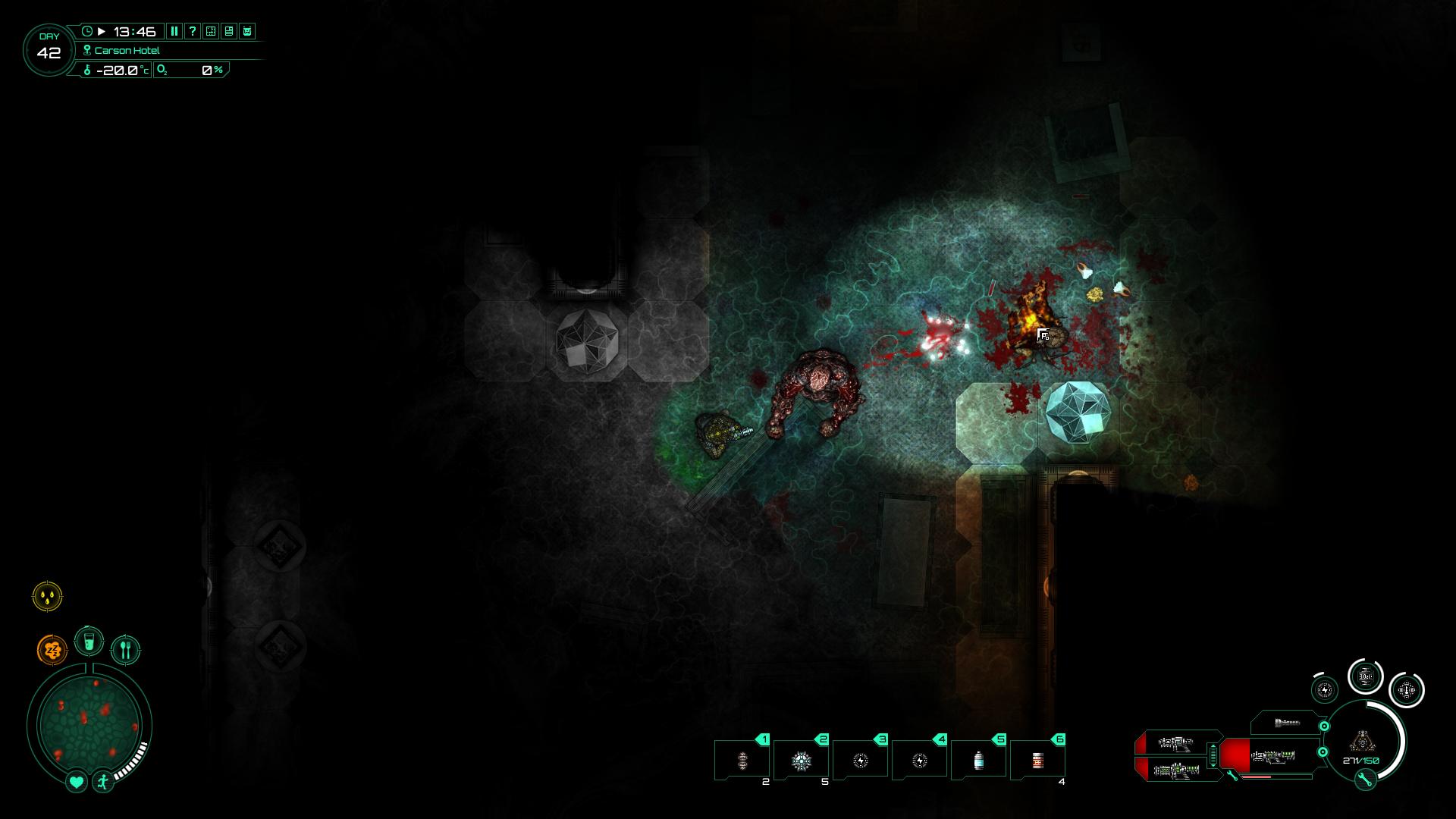This screenshot has height=819, width=1456.
Task: Click the clock icon next to the time display
Action: (87, 31)
